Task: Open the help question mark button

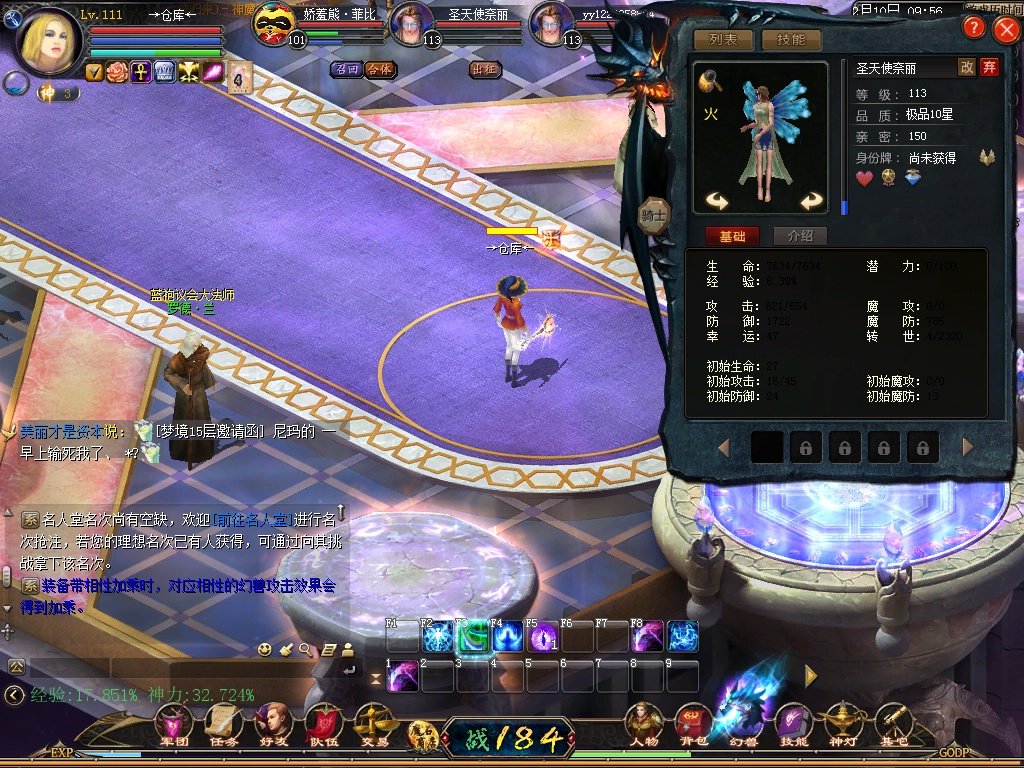Action: [973, 28]
